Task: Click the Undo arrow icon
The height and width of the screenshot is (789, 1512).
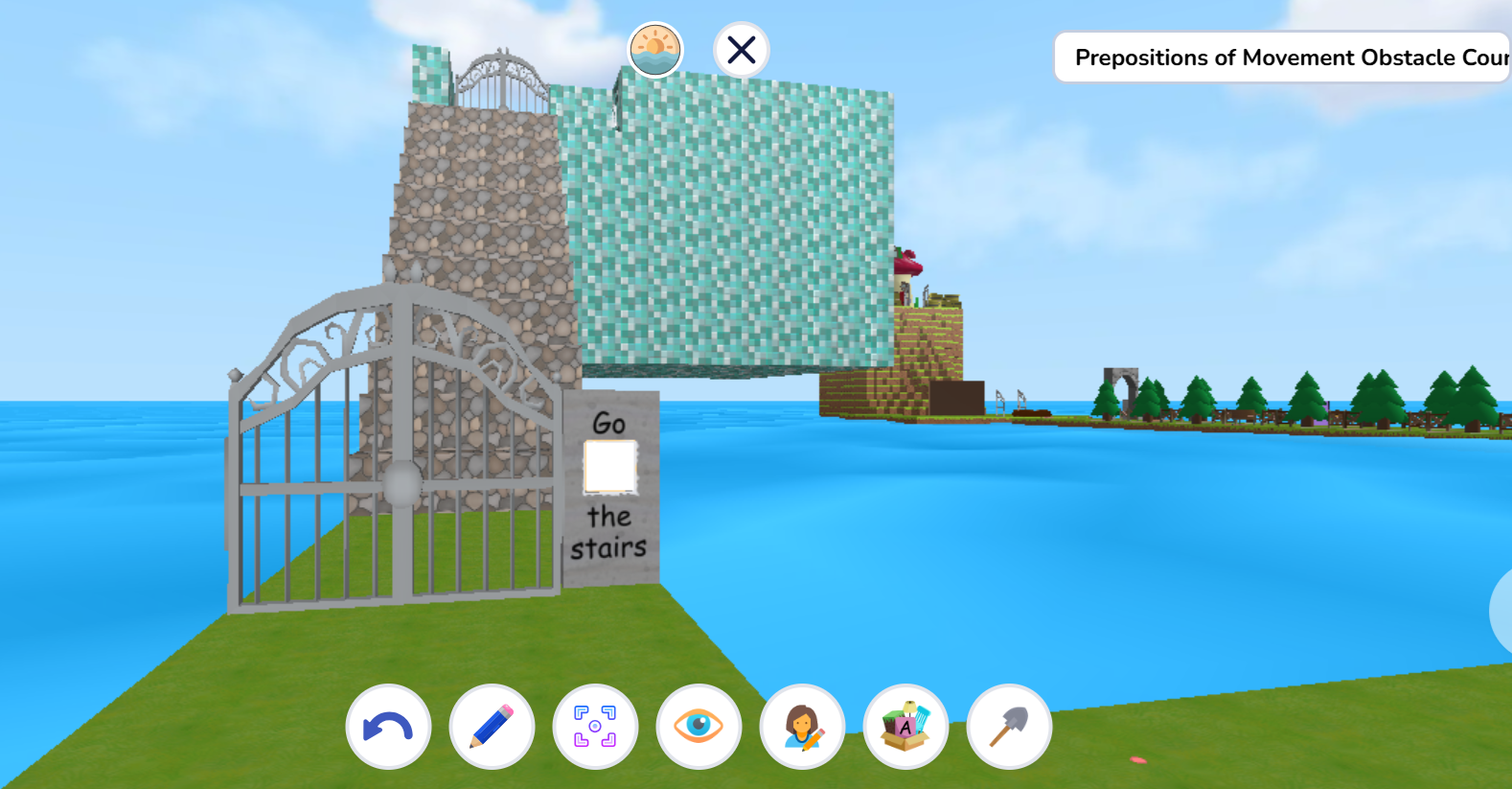Action: pyautogui.click(x=388, y=727)
